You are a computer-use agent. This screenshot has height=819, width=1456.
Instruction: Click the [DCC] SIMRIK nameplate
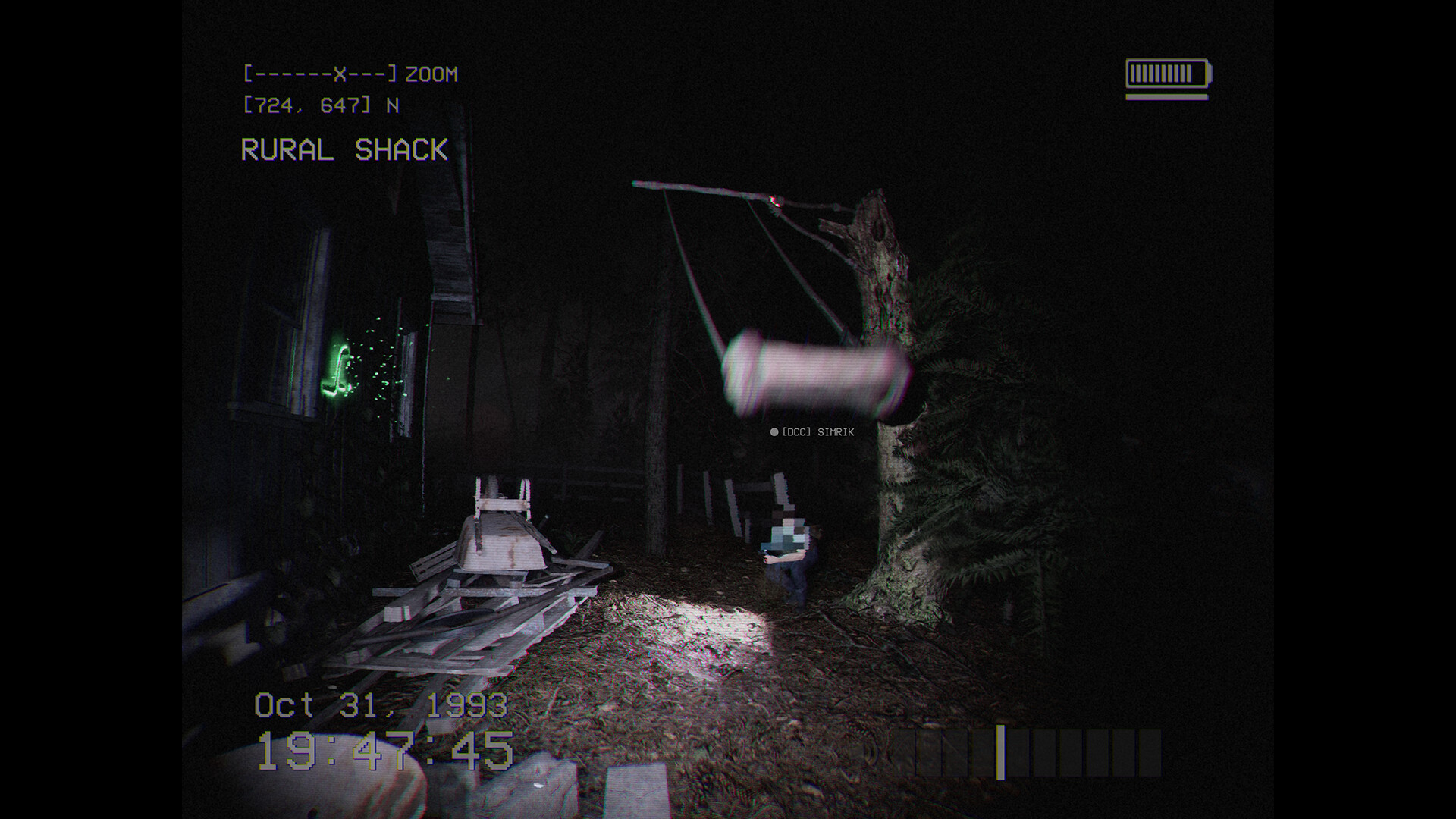tap(814, 433)
